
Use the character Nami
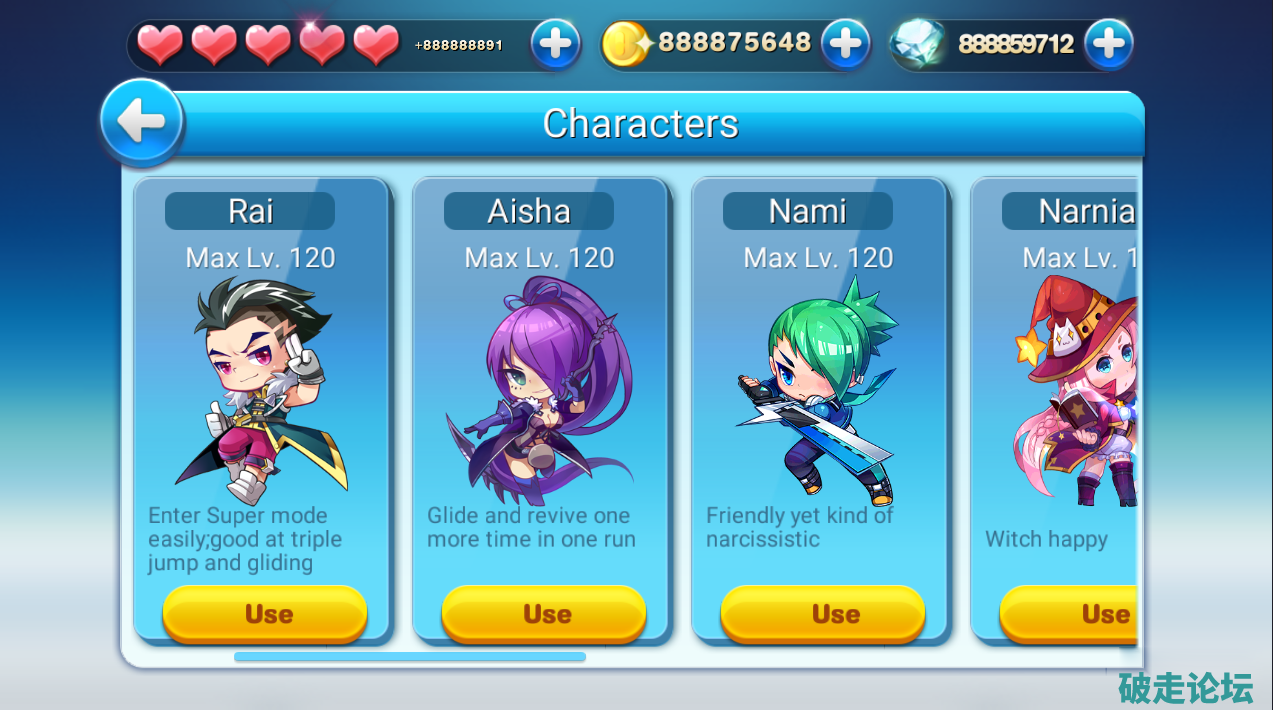pyautogui.click(x=823, y=613)
